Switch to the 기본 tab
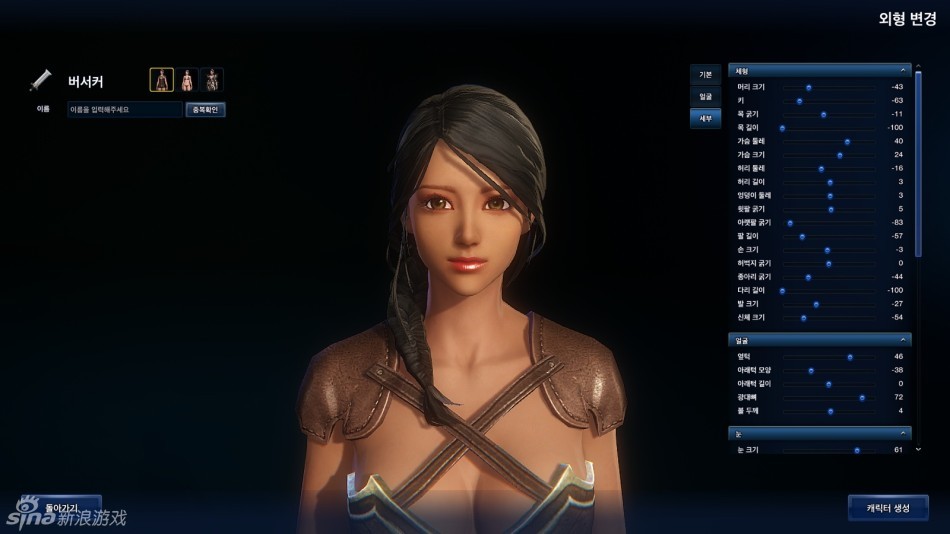Viewport: 950px width, 534px height. point(705,75)
